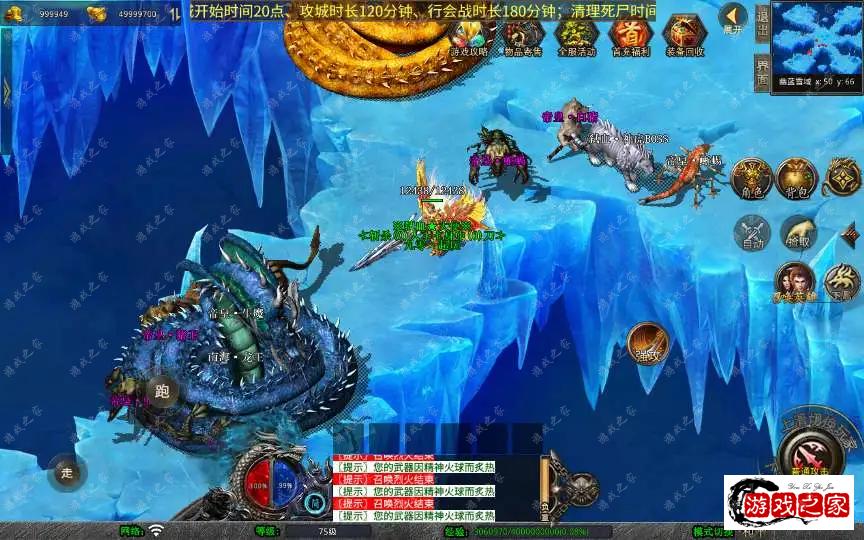The height and width of the screenshot is (540, 864).
Task: Tap the 下马 dismount horse button
Action: [x=840, y=283]
